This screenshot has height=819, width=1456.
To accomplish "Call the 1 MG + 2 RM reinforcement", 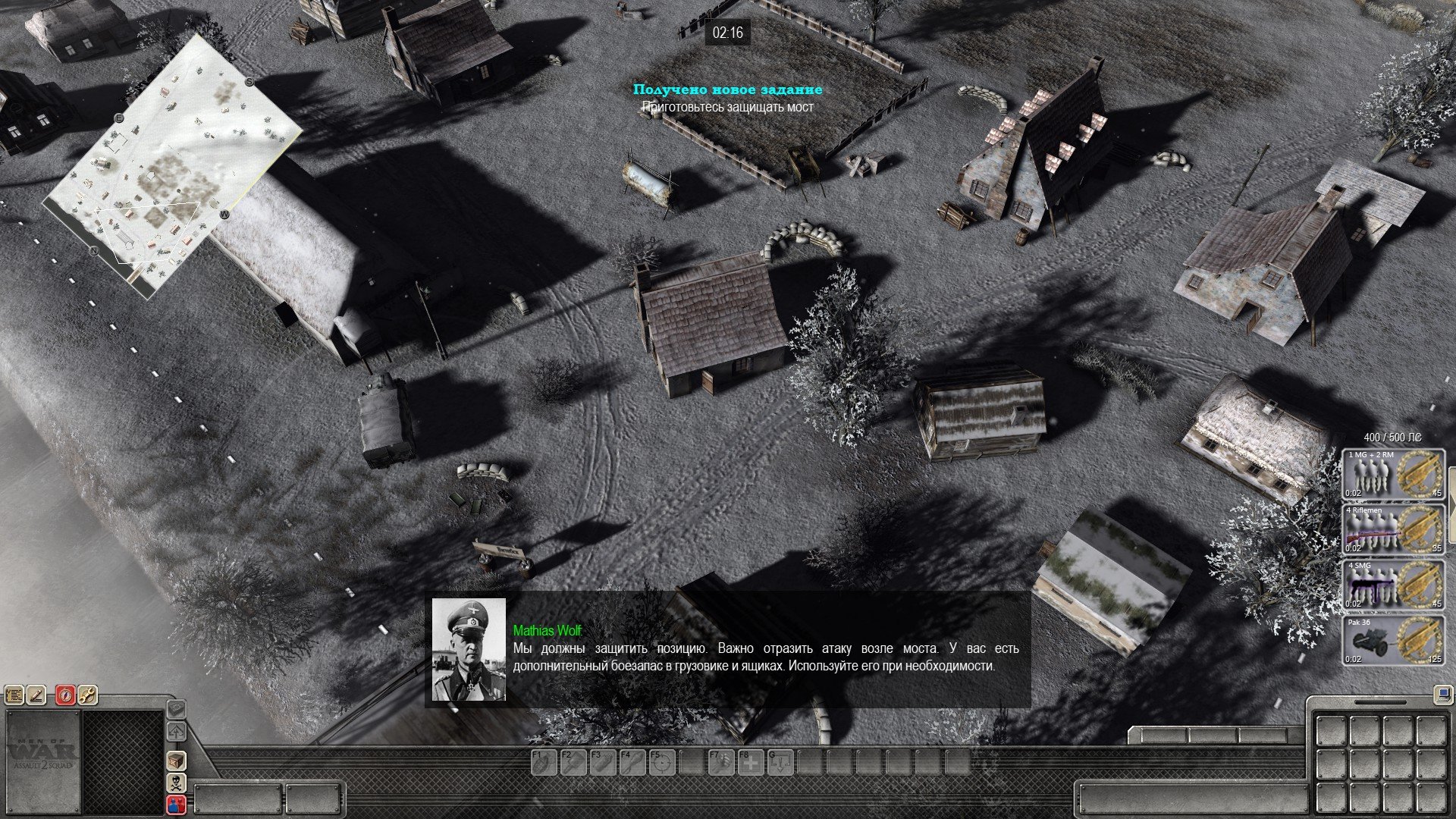I will (x=1394, y=474).
